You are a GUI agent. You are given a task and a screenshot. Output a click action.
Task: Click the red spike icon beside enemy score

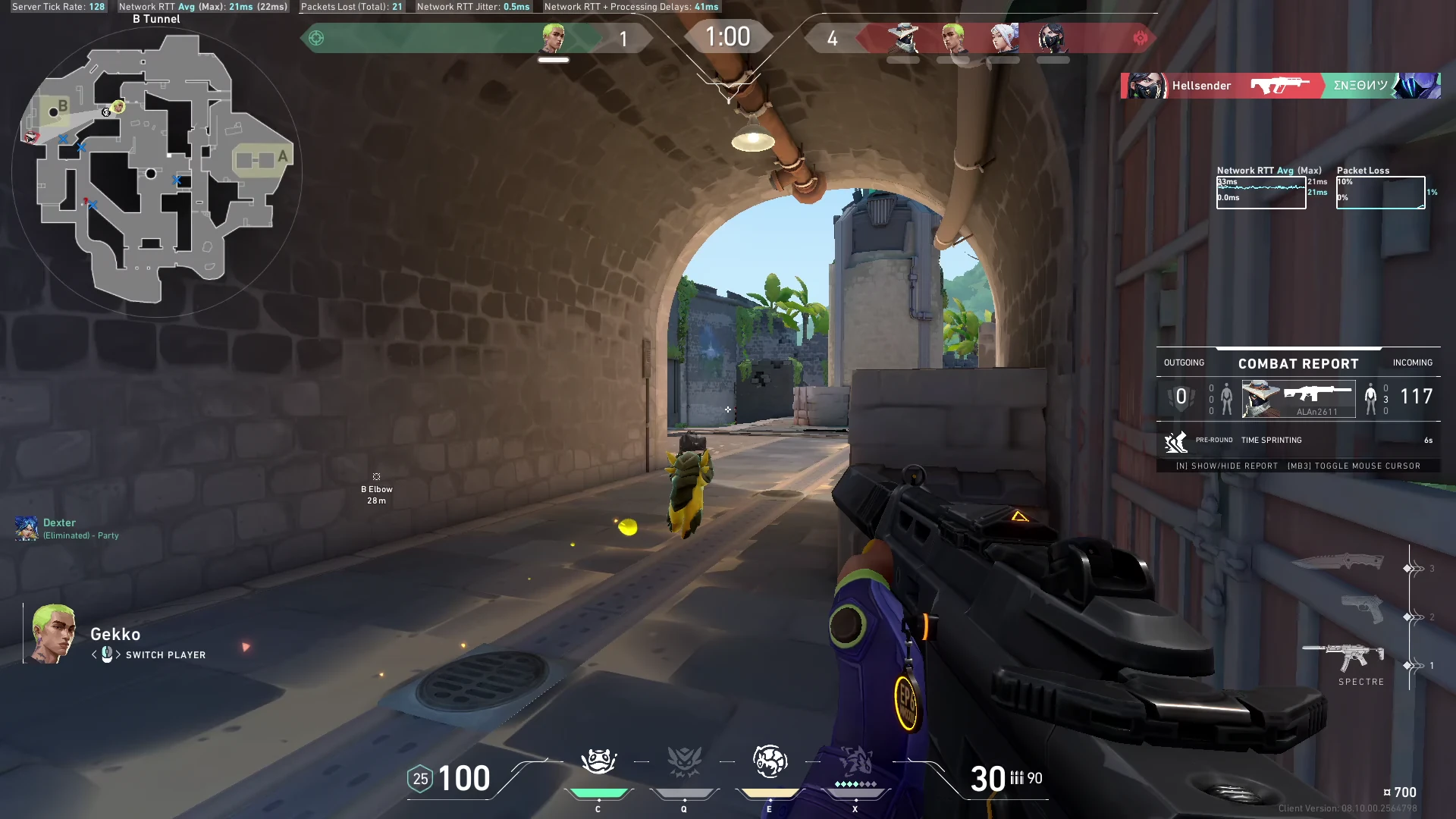(1140, 36)
